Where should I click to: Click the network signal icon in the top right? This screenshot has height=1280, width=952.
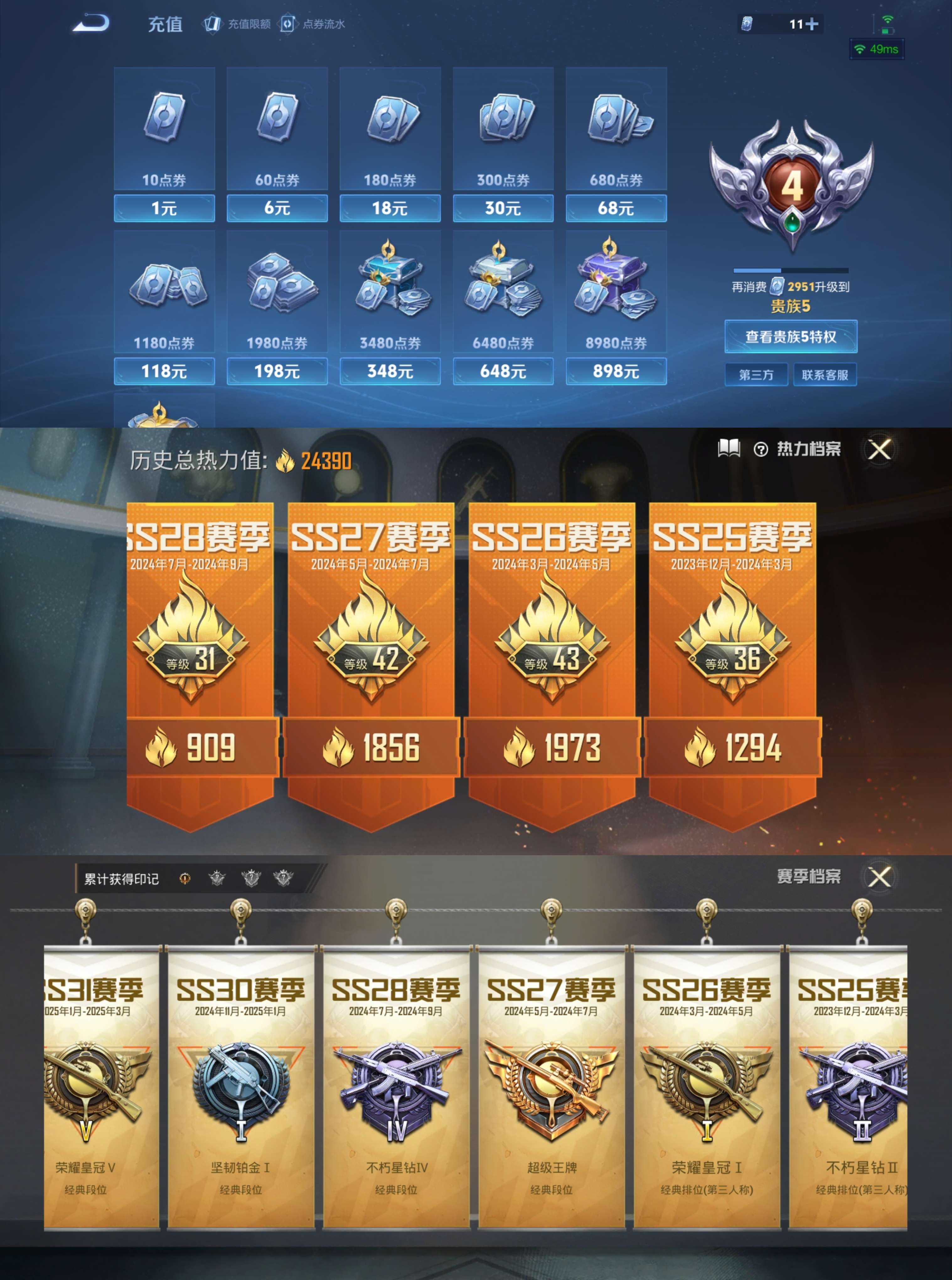click(887, 20)
